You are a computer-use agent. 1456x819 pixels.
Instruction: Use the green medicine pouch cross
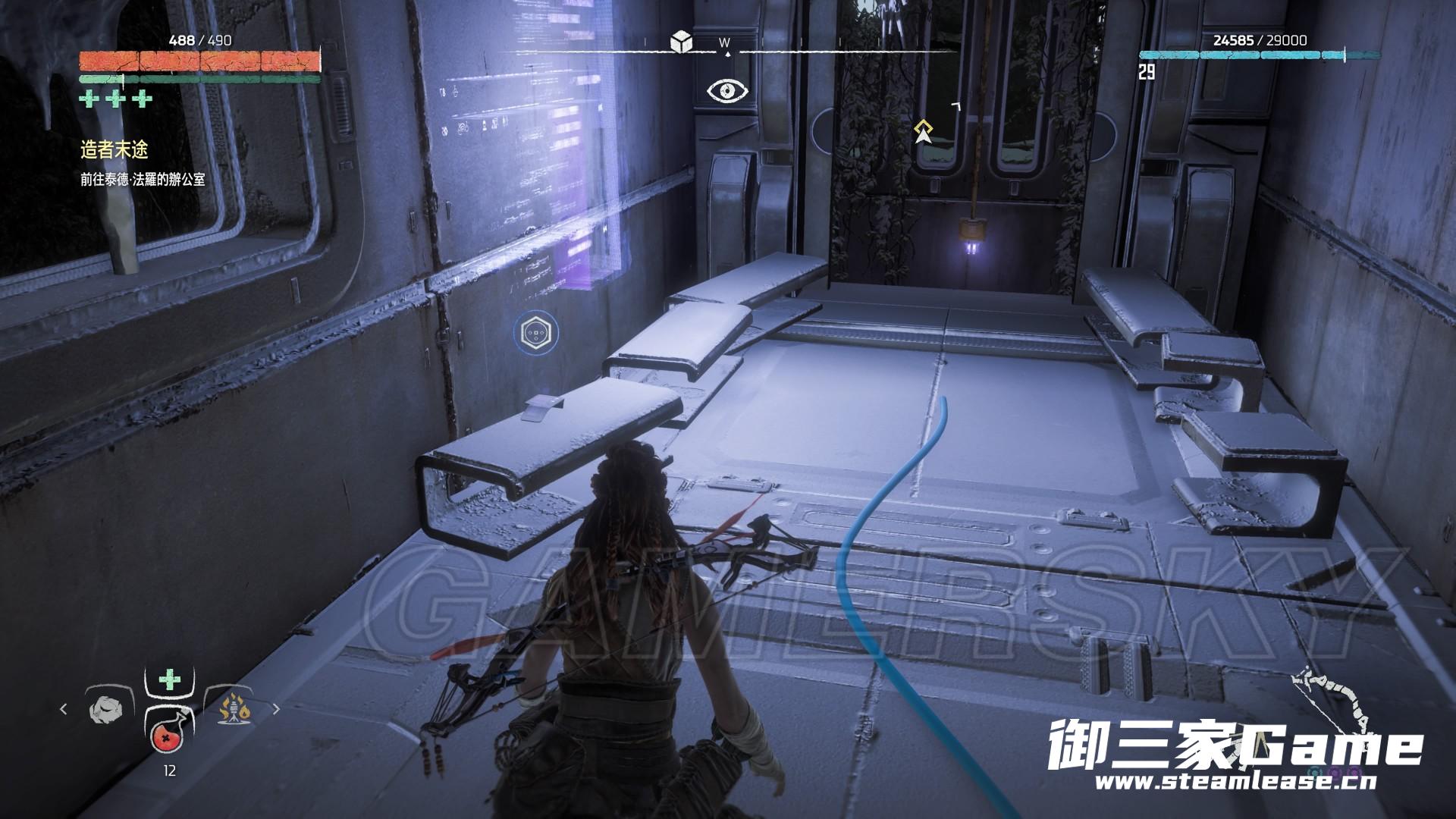tap(169, 680)
